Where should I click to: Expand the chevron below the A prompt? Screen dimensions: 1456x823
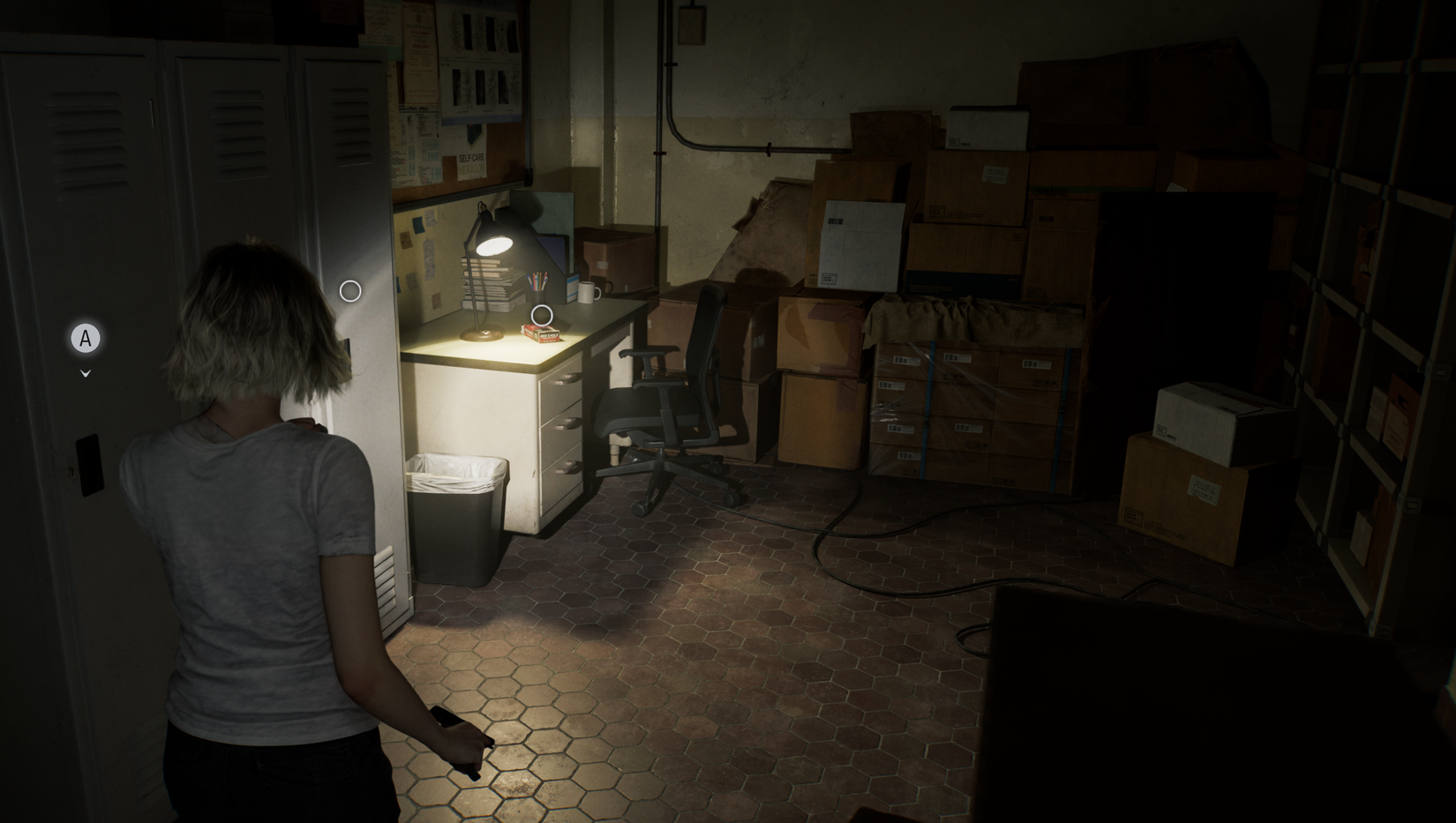pos(85,372)
